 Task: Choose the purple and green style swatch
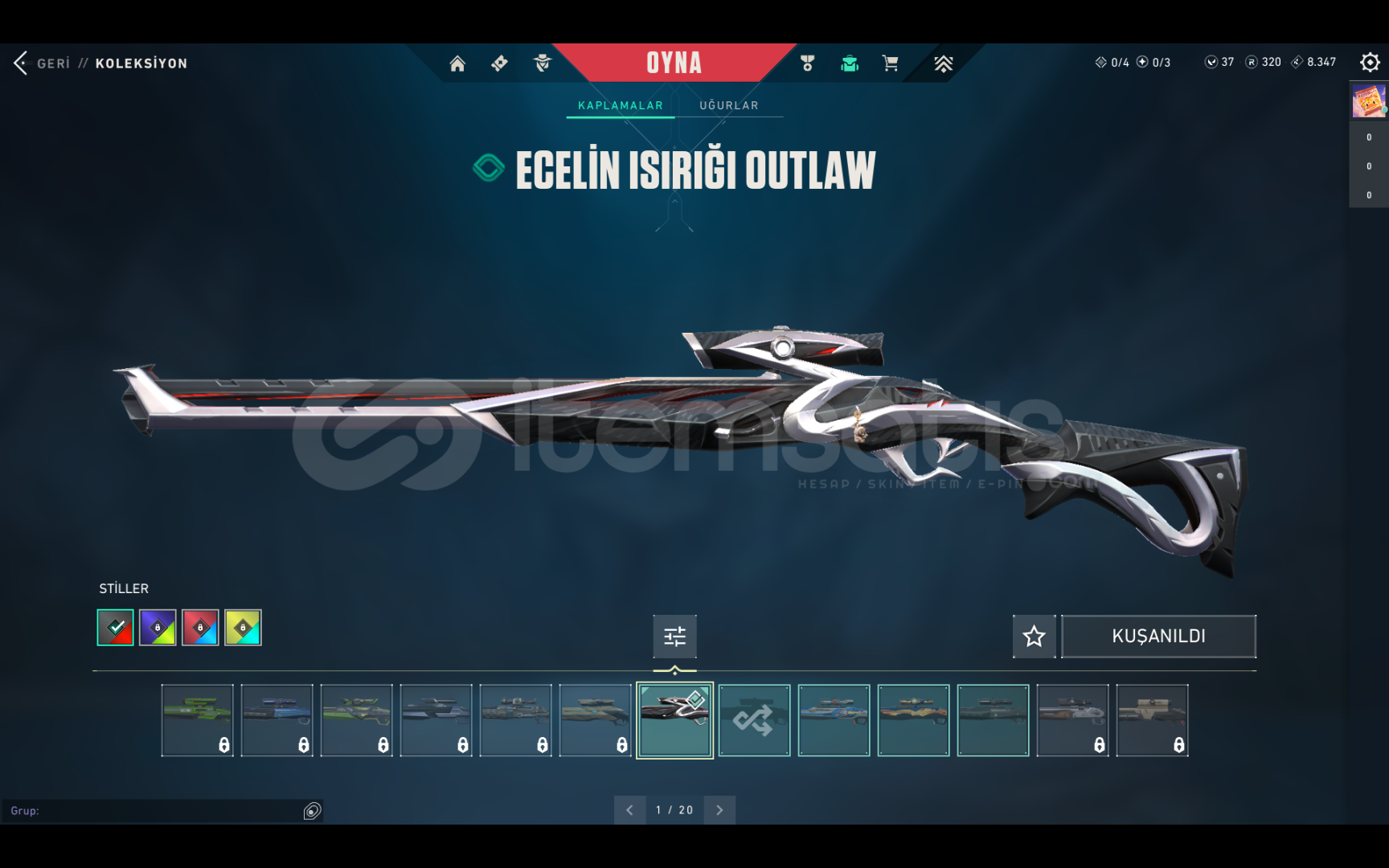158,628
